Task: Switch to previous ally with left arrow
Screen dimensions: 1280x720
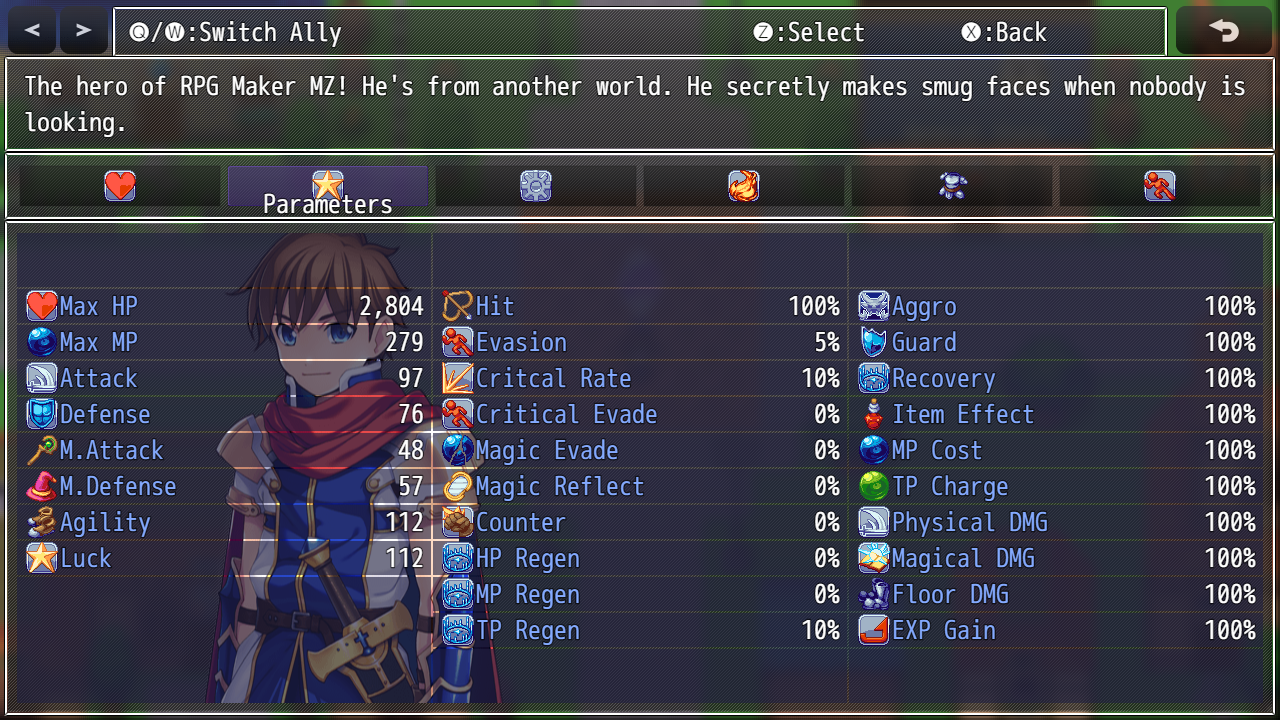Action: [x=32, y=31]
